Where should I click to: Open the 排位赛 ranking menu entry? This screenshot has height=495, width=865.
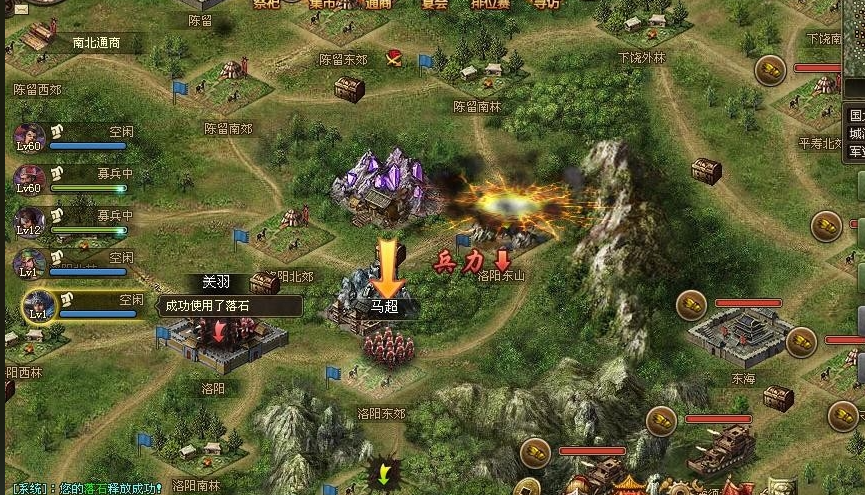(489, 4)
